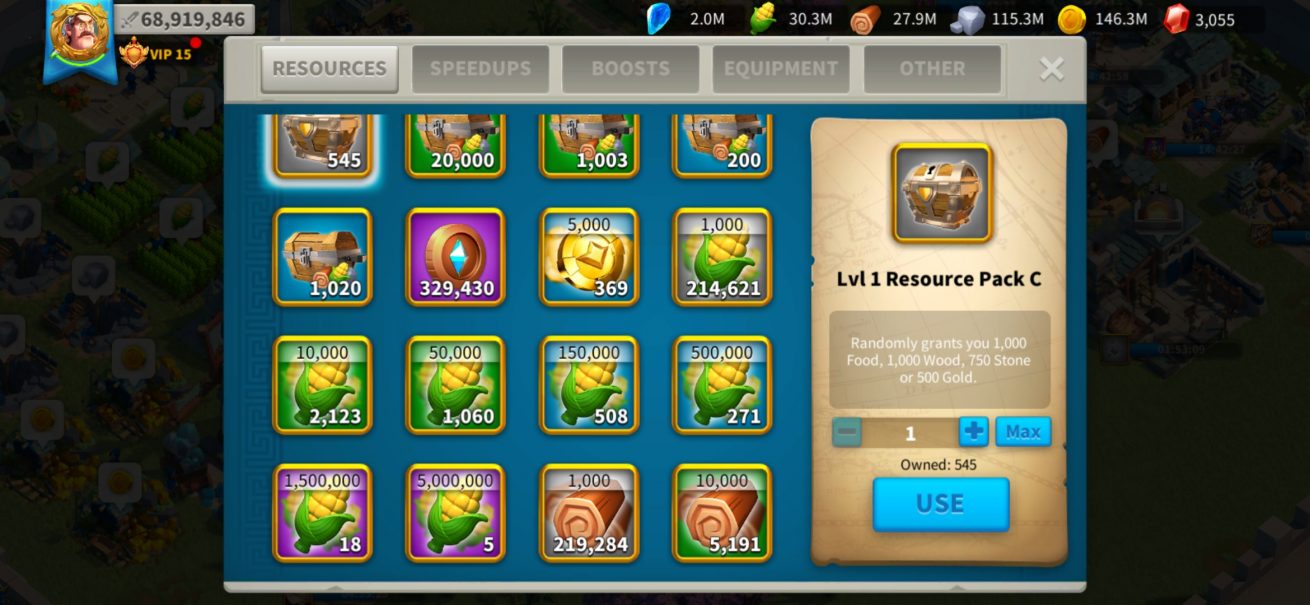The image size is (1310, 605).
Task: Choose the 5,000,000 food item
Action: (455, 513)
